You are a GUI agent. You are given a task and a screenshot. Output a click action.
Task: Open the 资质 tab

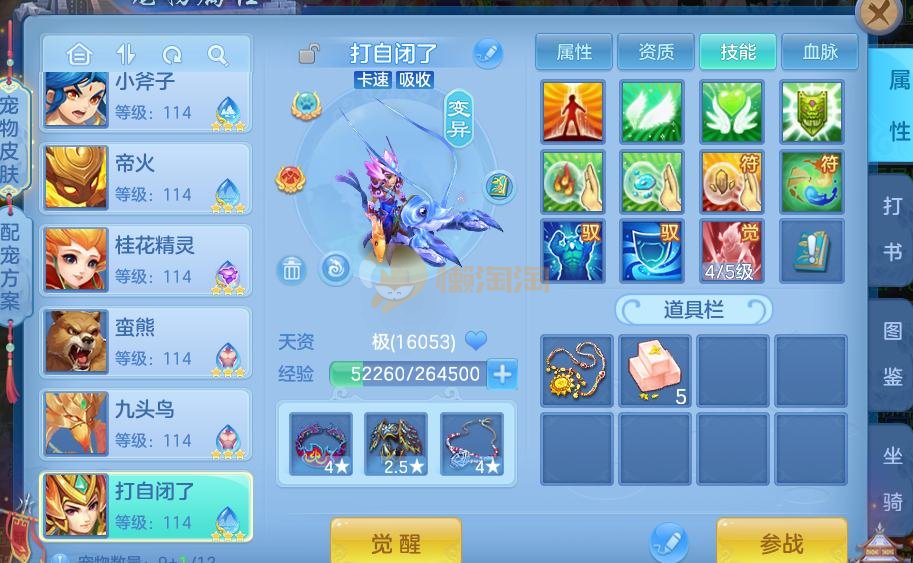pyautogui.click(x=655, y=52)
